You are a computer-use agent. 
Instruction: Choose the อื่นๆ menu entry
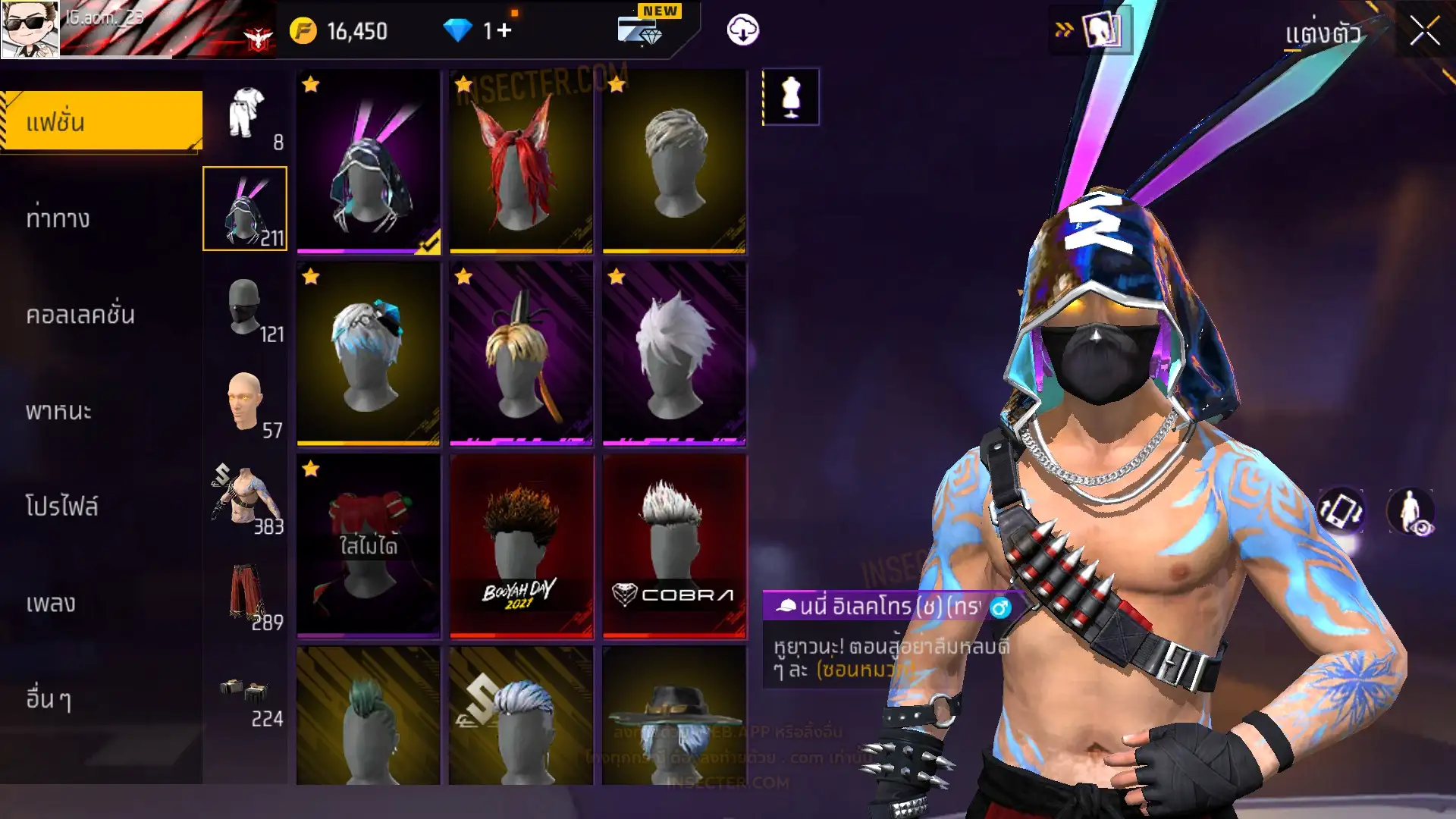coord(49,699)
